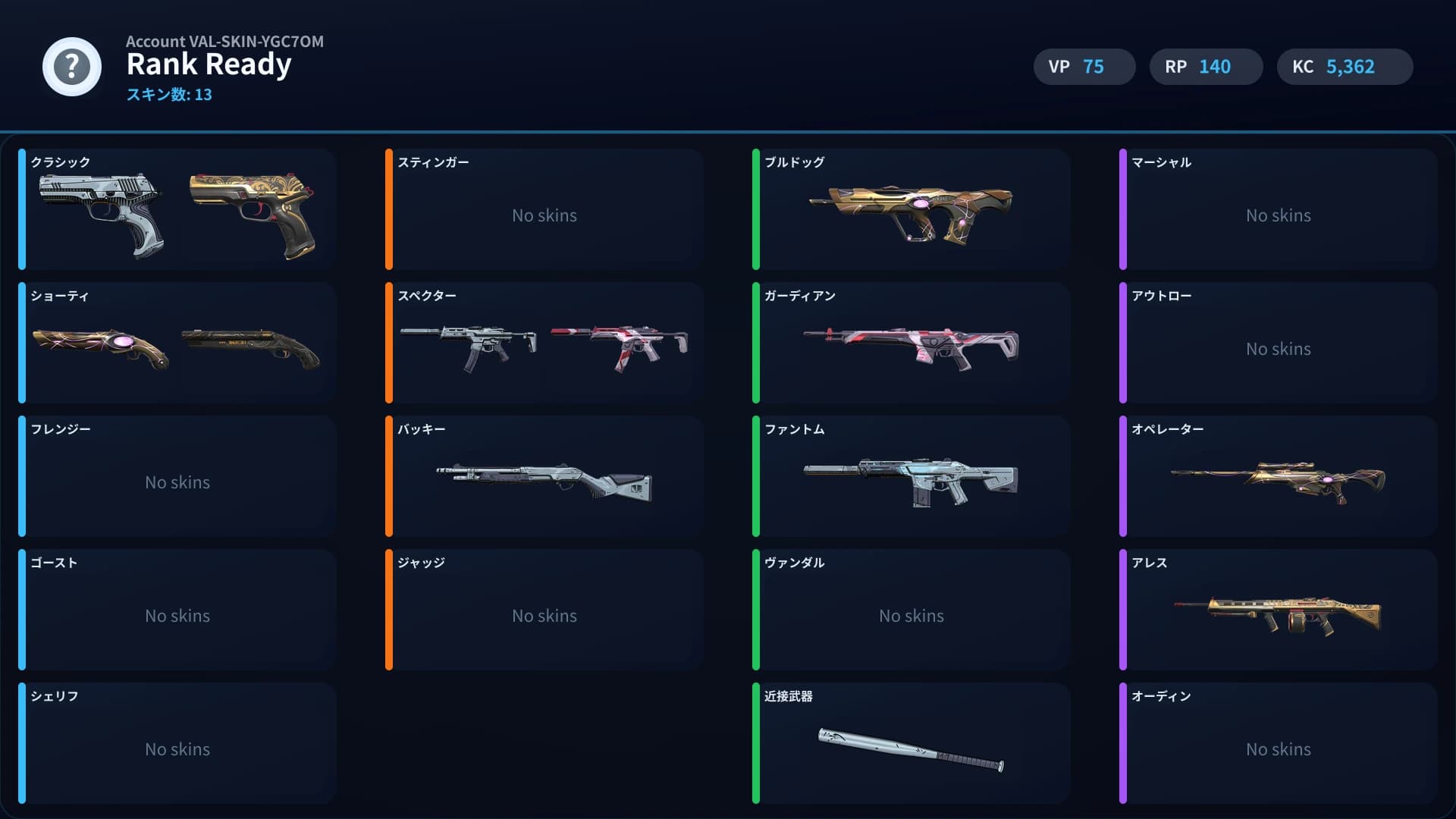Open the ゴースト card showing No skins

coord(177,610)
